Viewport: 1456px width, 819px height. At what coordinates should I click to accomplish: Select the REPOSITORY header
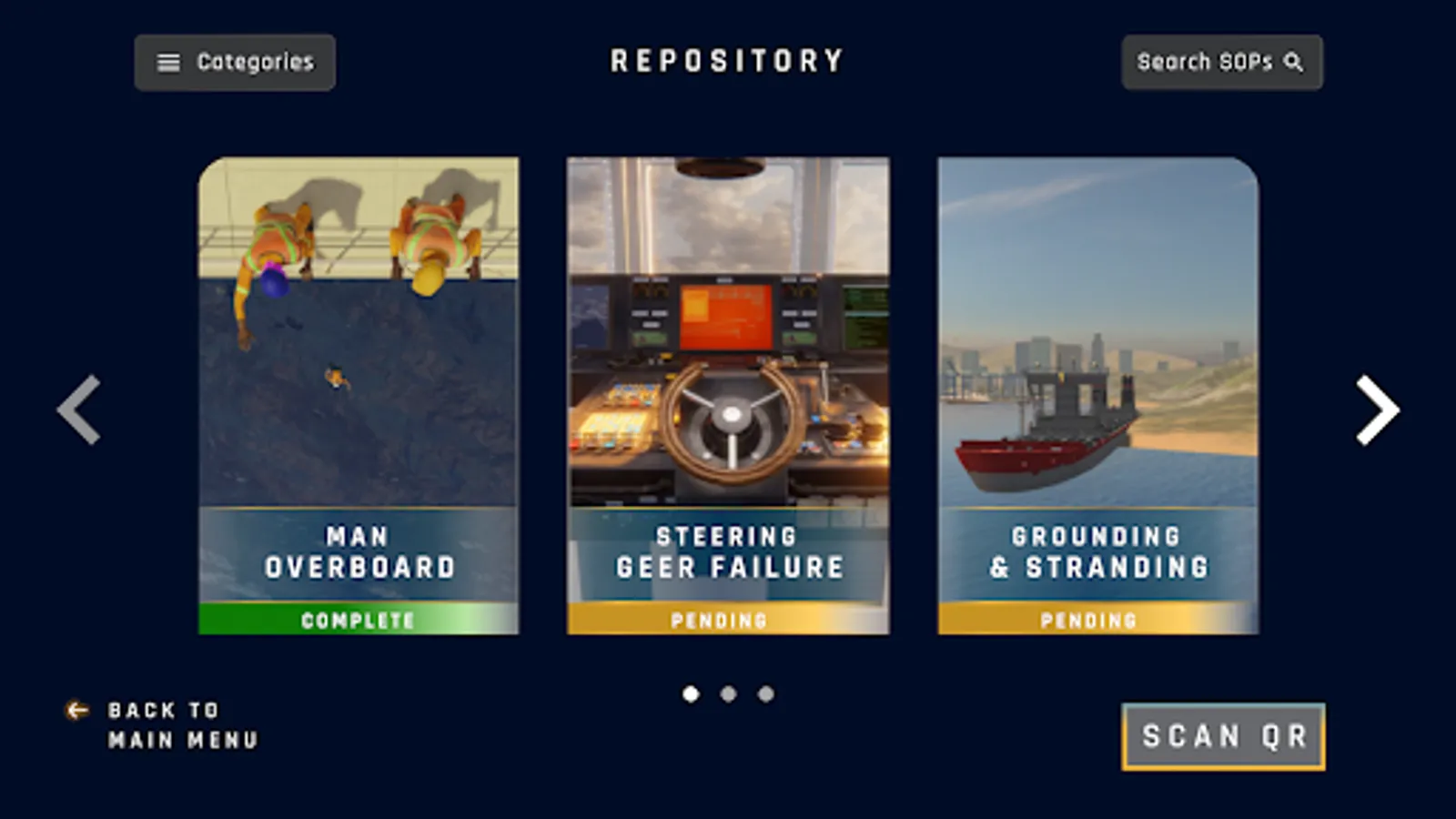(727, 61)
